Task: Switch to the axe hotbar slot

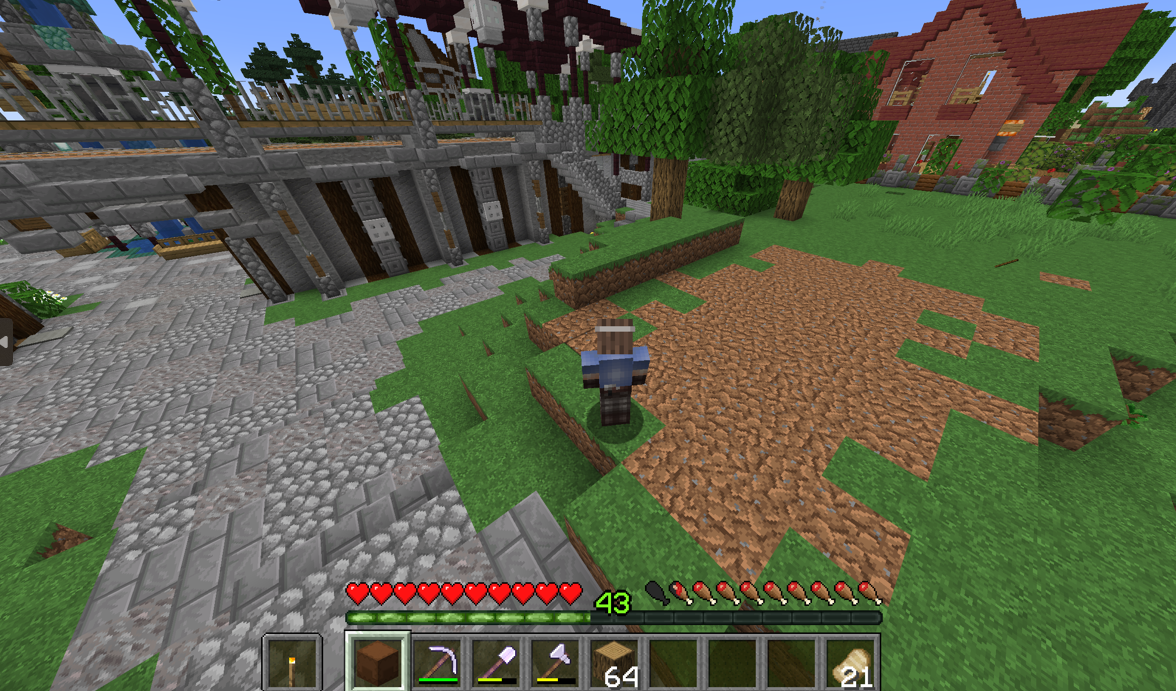Action: click(555, 662)
